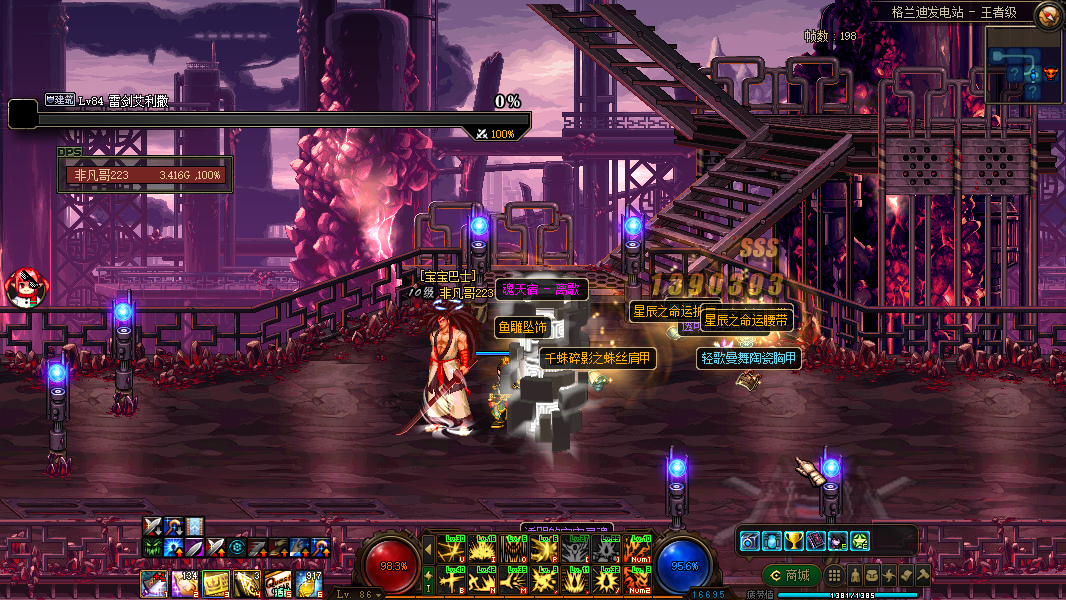Open the purple book icon
This screenshot has width=1066, height=600.
815,541
